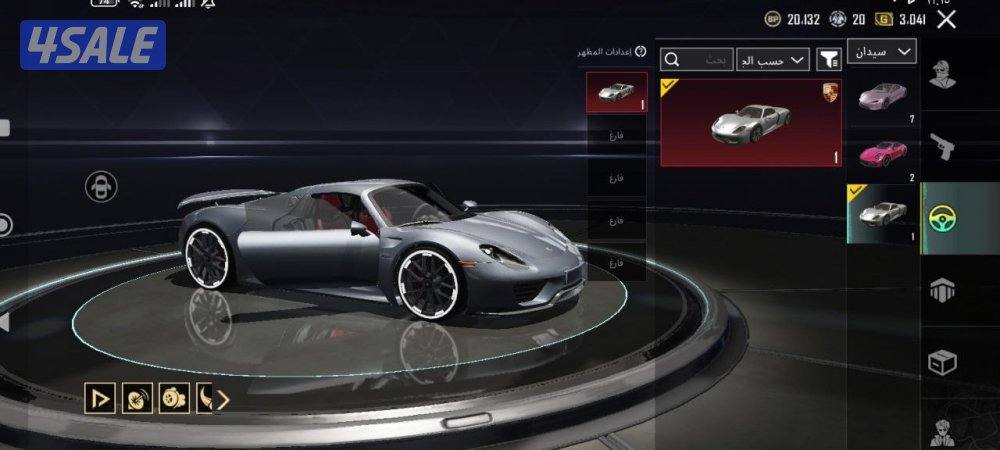The height and width of the screenshot is (450, 1000).
Task: Select the silver car in the vehicle list
Action: (x=883, y=212)
